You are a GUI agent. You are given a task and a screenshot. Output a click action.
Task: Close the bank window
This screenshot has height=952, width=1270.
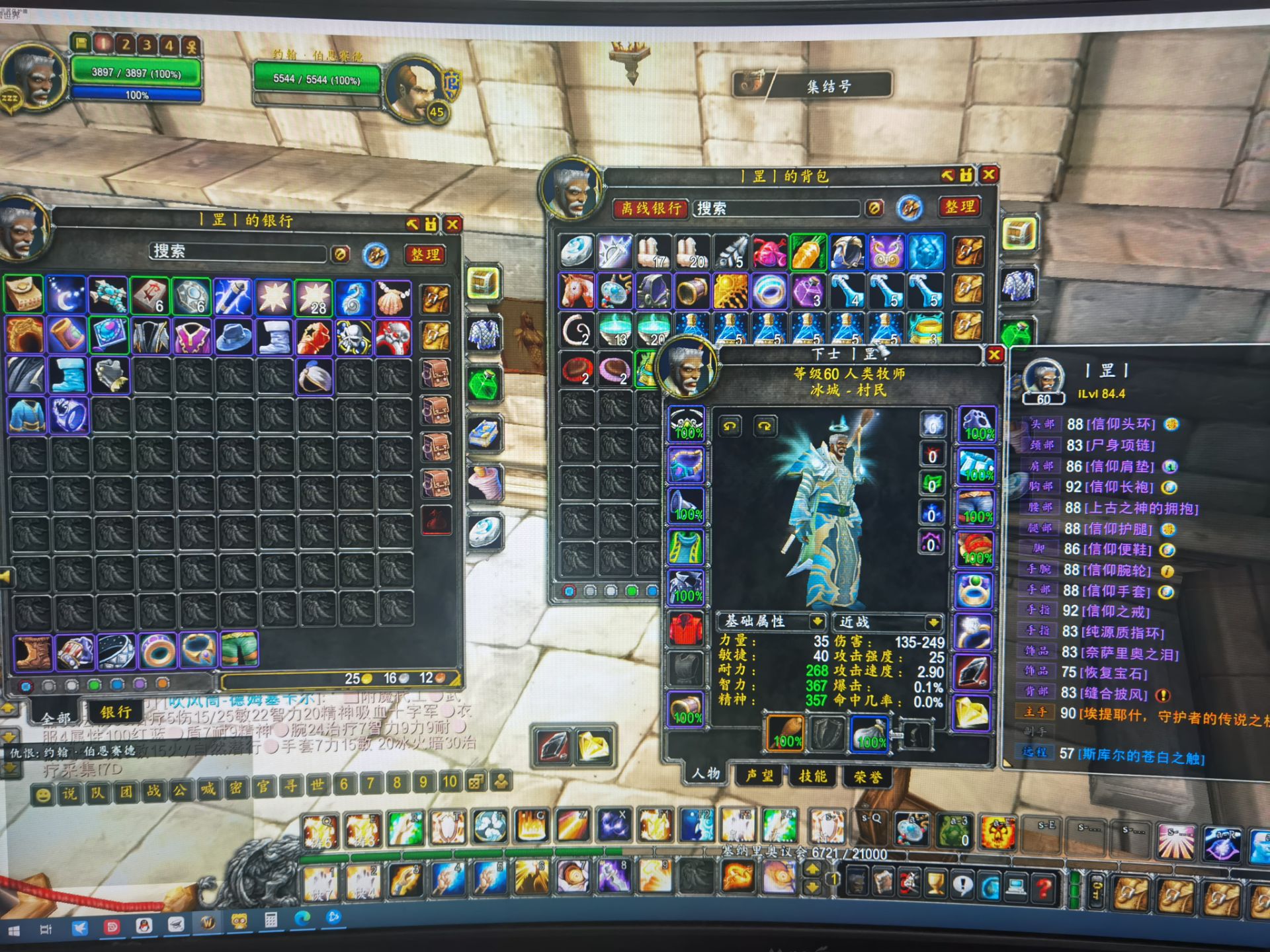tap(453, 225)
